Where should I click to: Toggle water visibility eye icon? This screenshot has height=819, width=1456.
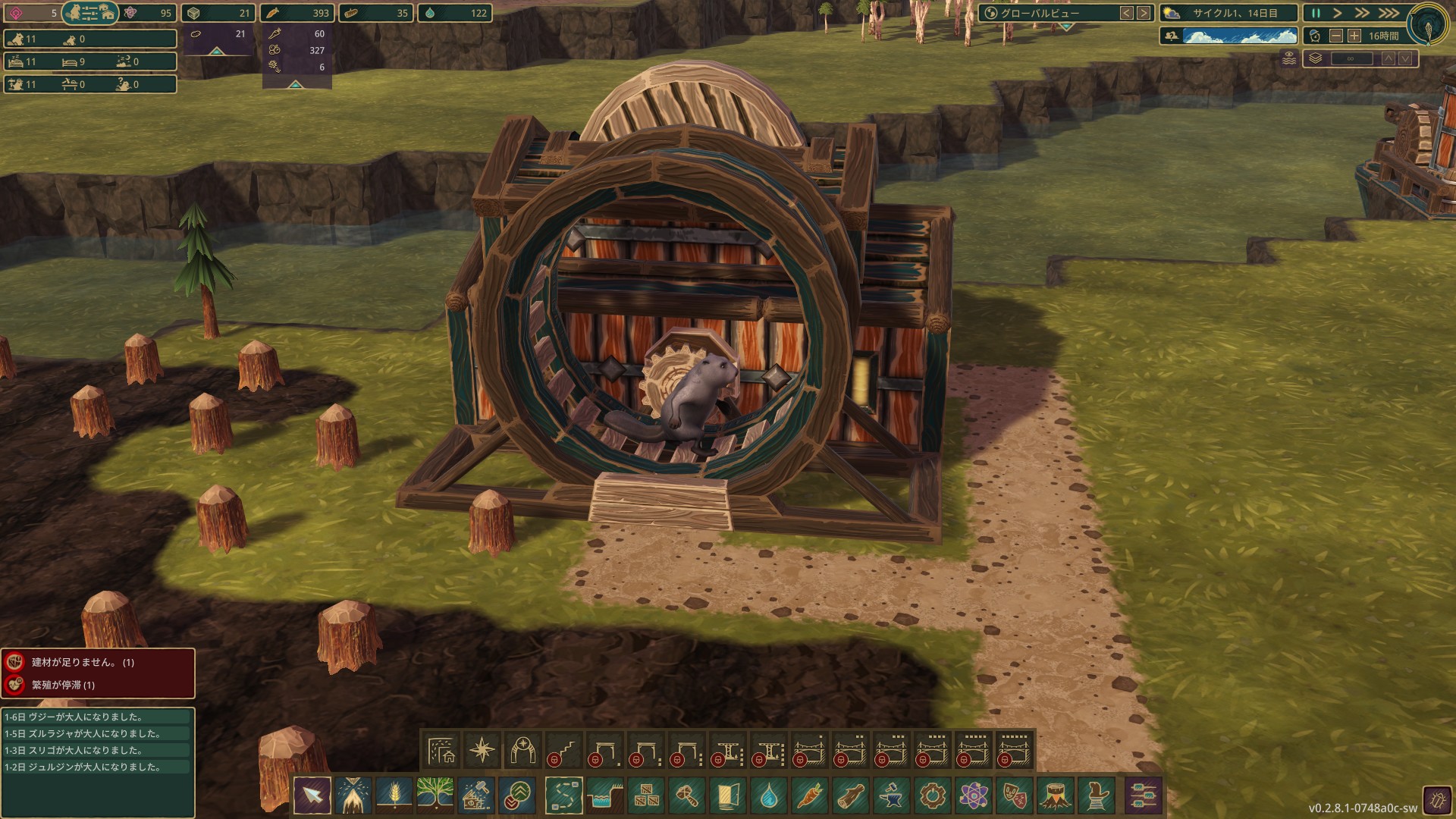pos(1289,58)
